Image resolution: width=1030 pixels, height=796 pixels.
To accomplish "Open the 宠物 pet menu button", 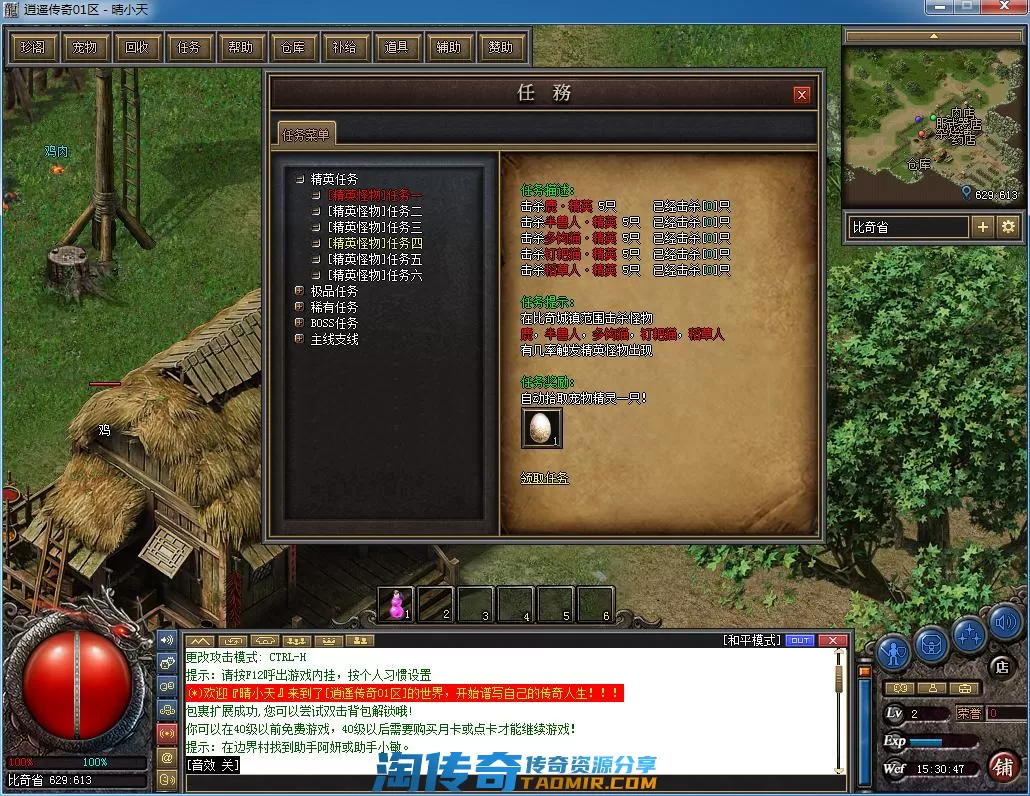I will (85, 47).
